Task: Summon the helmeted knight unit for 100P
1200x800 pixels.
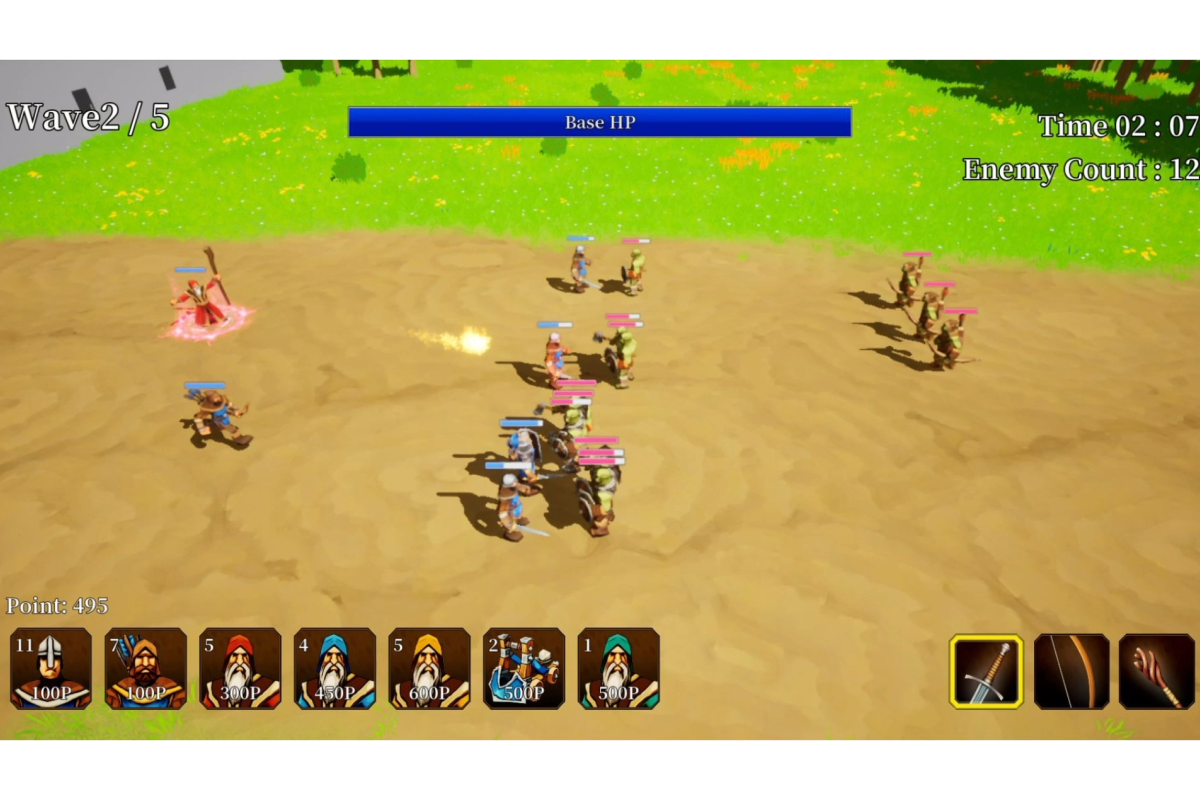Action: pyautogui.click(x=51, y=668)
